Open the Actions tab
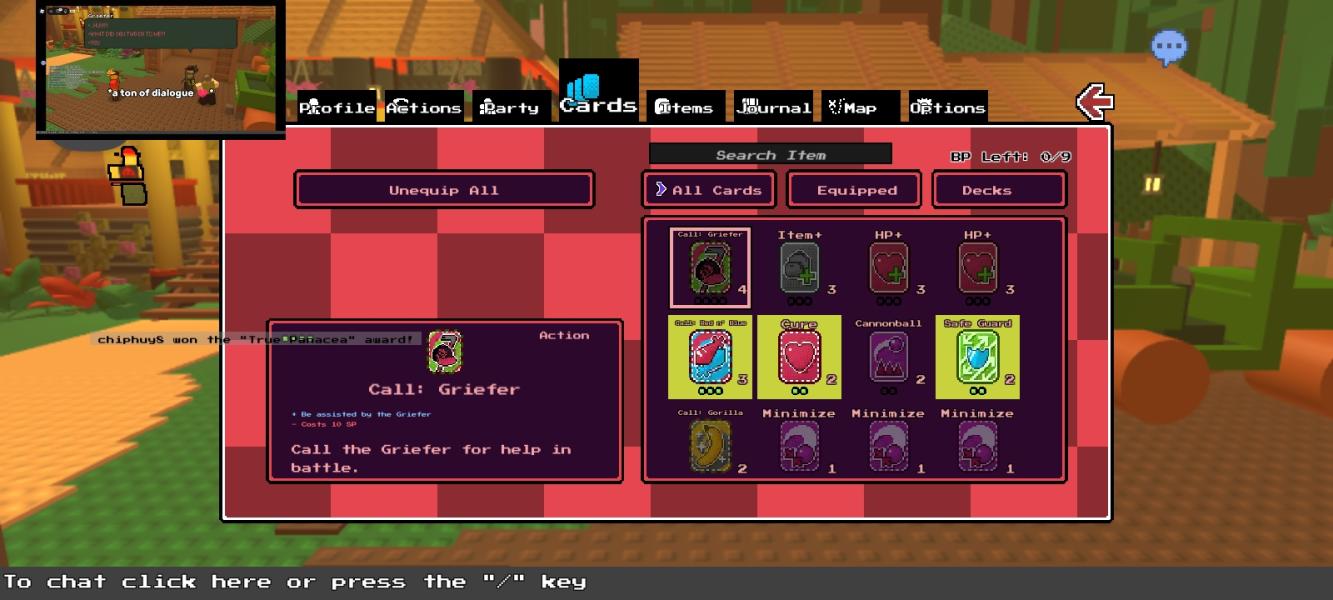The image size is (1333, 600). click(x=424, y=107)
